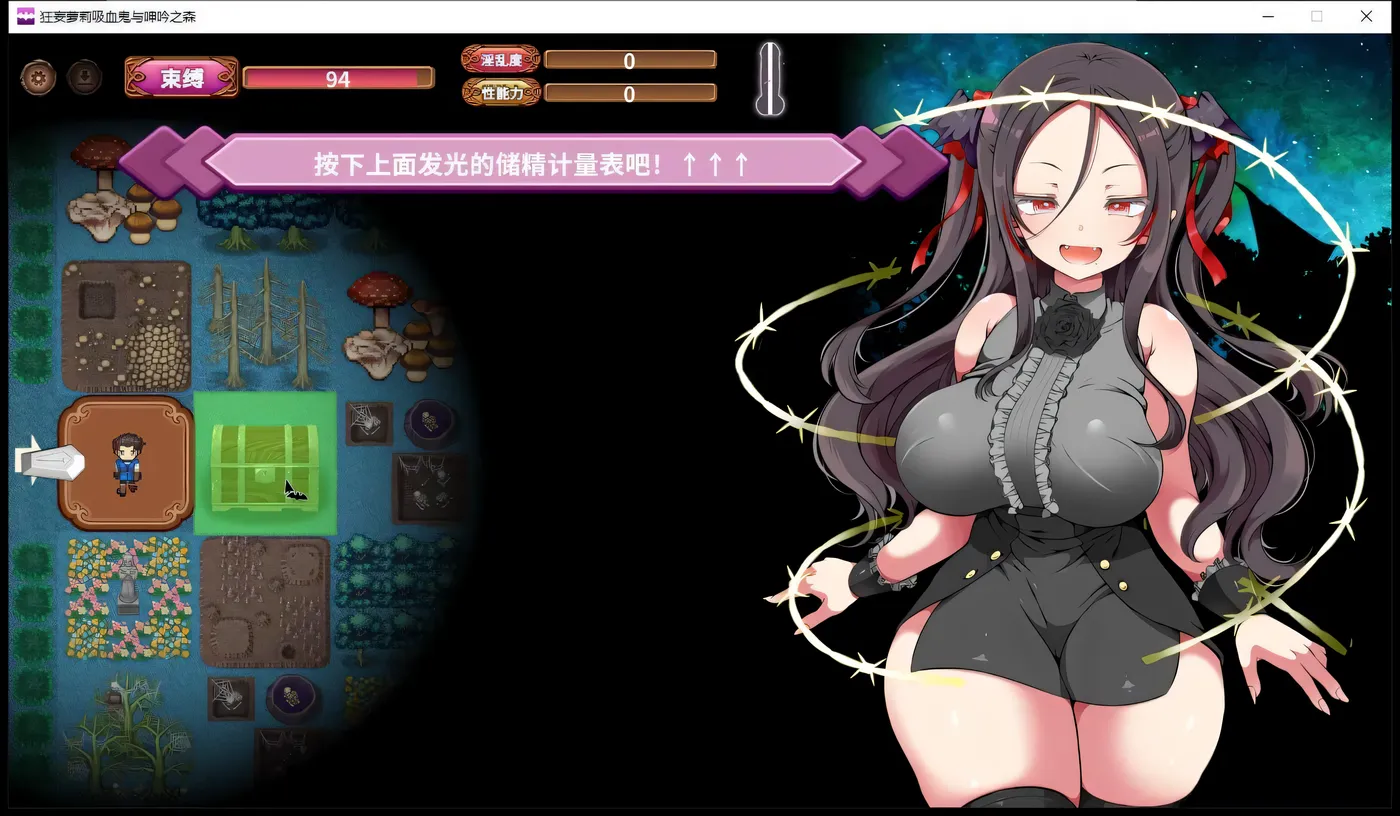Click the 性能力 bar showing 0
The height and width of the screenshot is (816, 1400).
(629, 92)
